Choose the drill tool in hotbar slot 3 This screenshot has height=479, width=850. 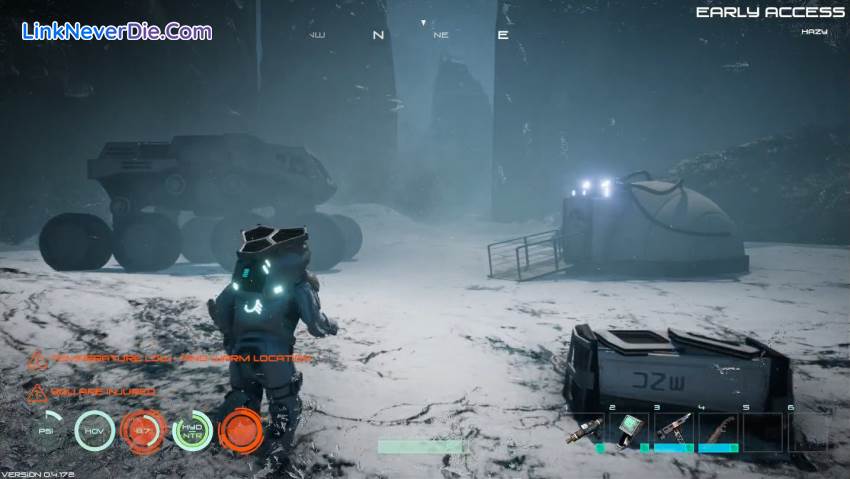[673, 429]
